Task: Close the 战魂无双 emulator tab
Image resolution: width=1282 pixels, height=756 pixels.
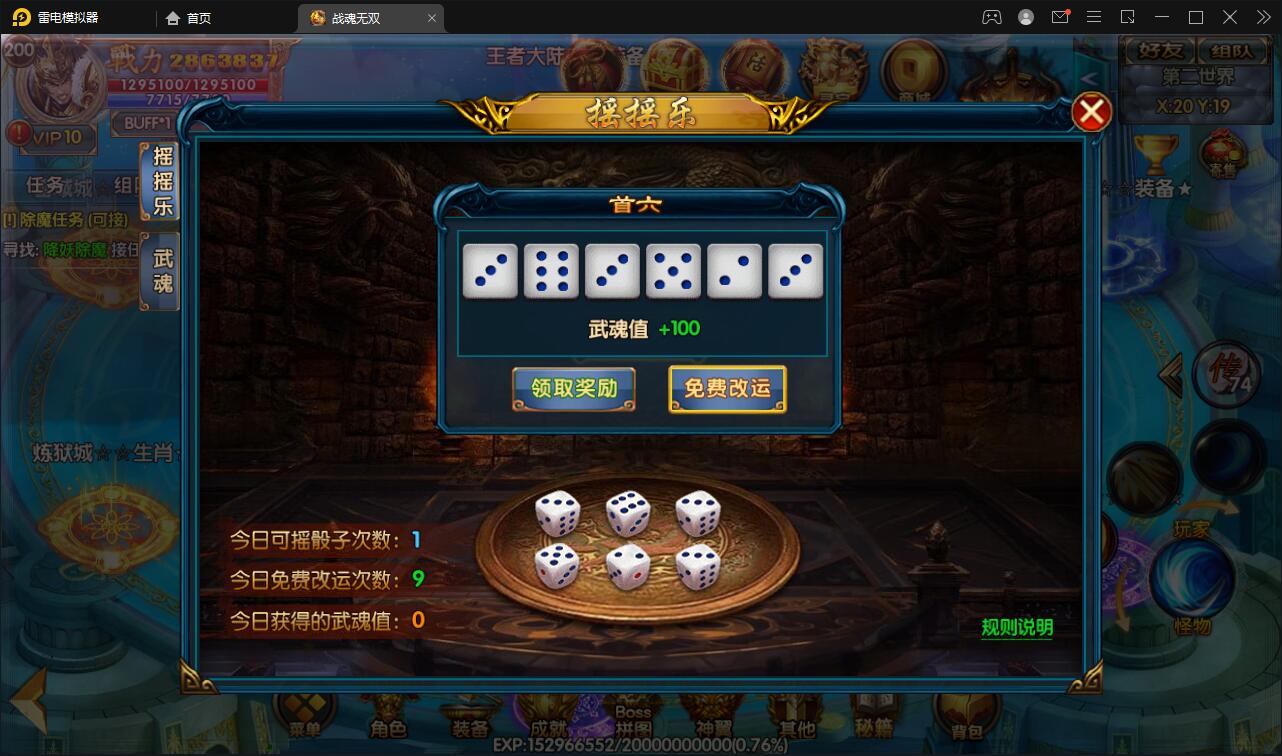Action: coord(432,18)
